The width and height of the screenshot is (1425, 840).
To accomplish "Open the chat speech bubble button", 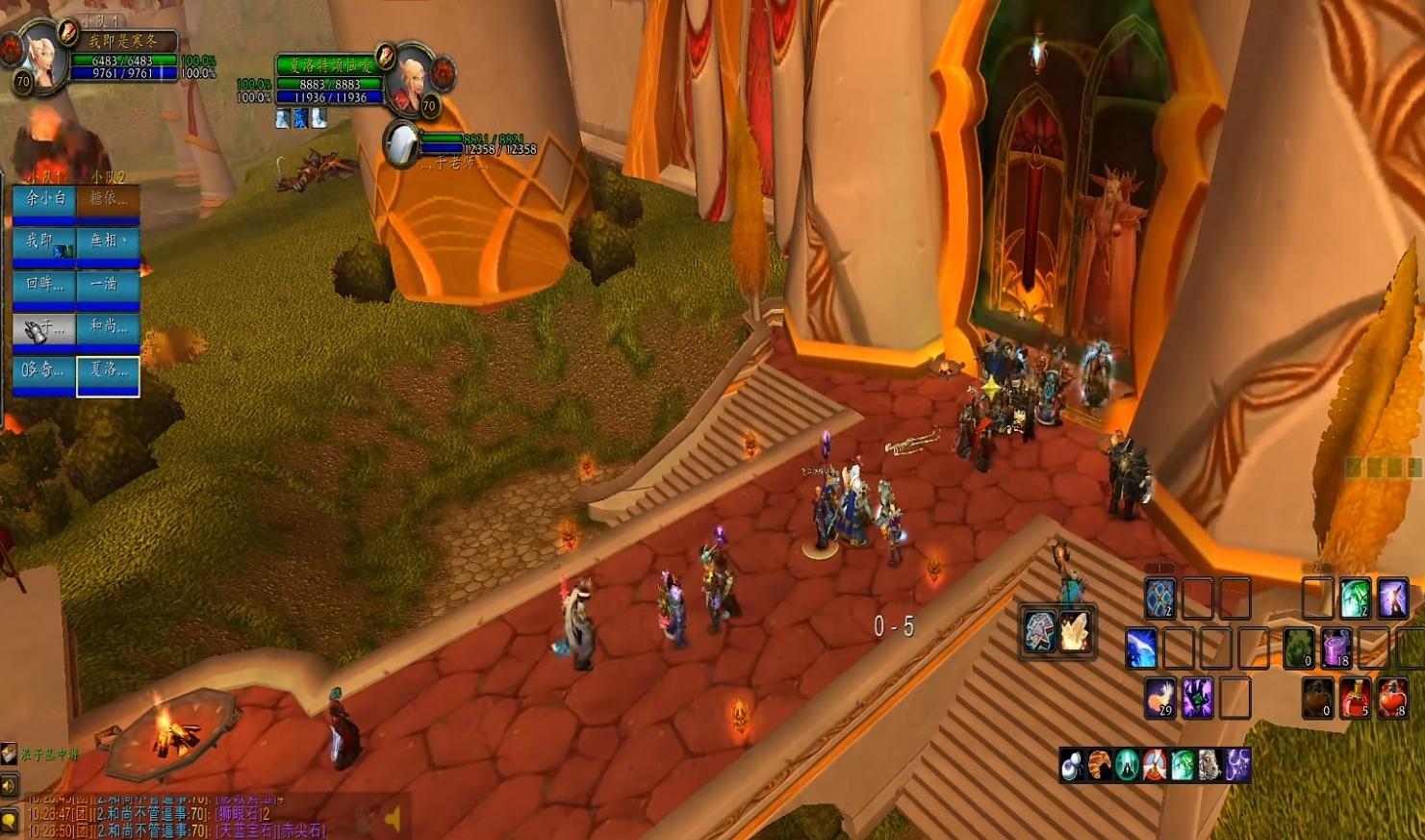I will point(9,820).
